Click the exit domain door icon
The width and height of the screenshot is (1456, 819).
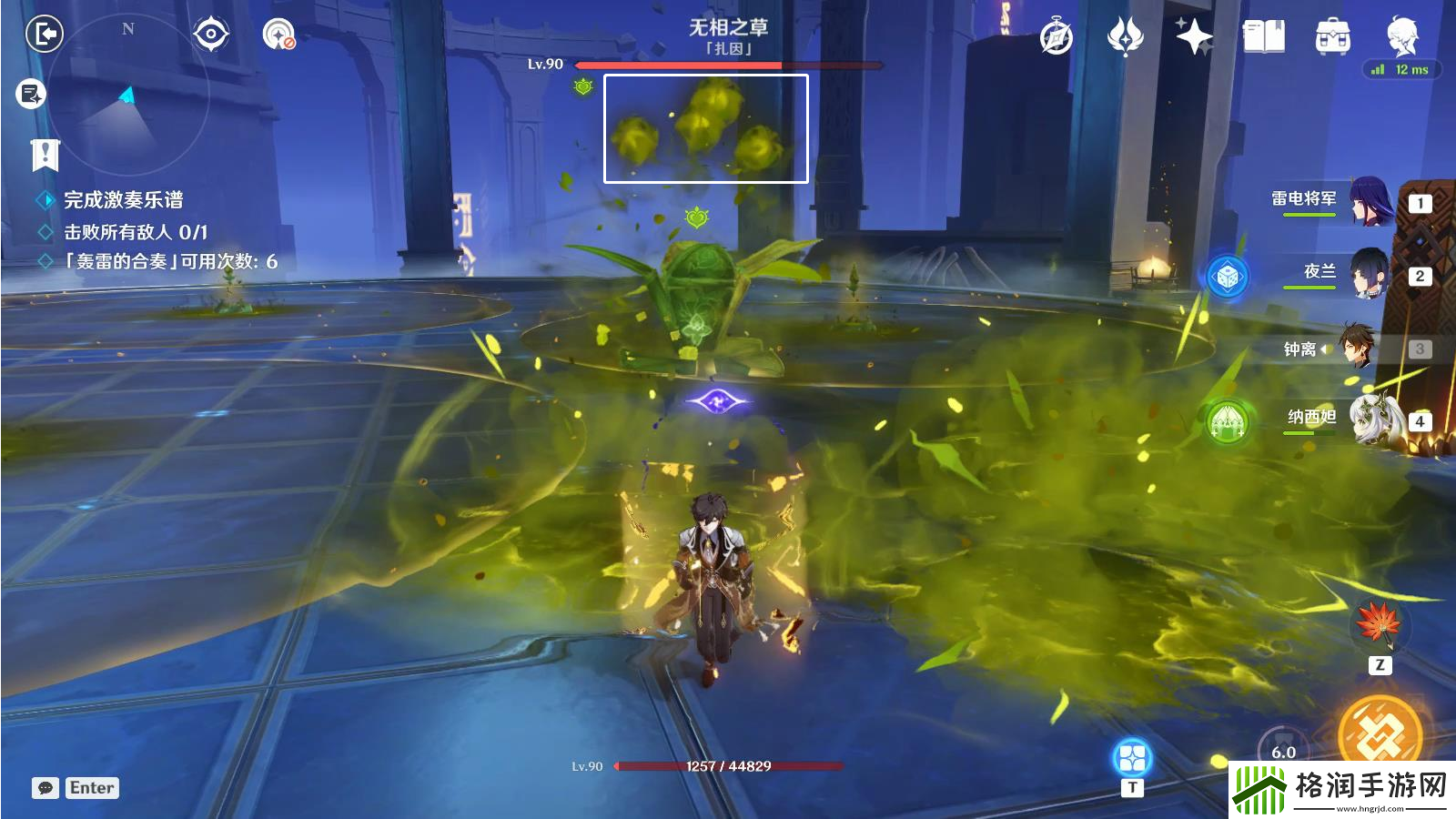pos(44,35)
